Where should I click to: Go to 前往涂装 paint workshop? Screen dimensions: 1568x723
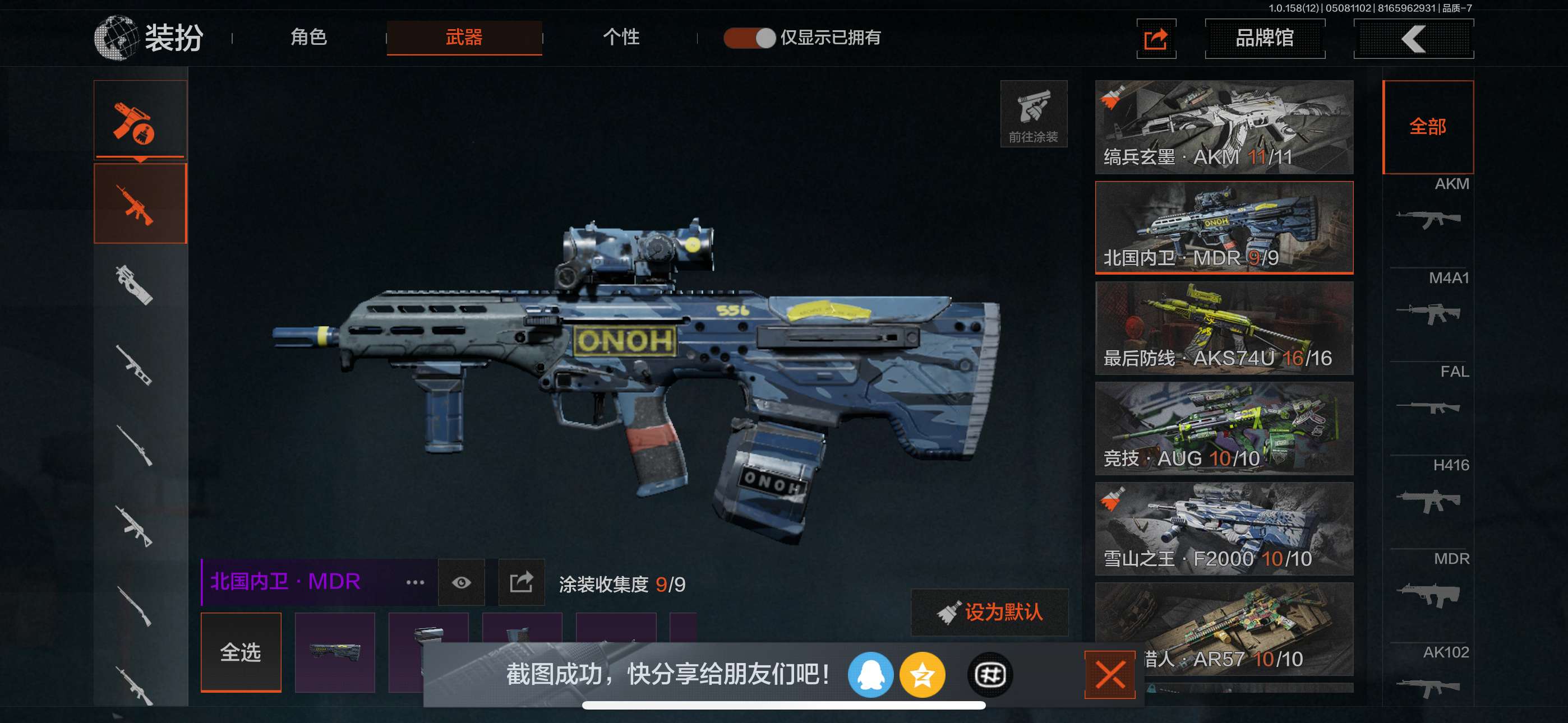(x=1033, y=114)
